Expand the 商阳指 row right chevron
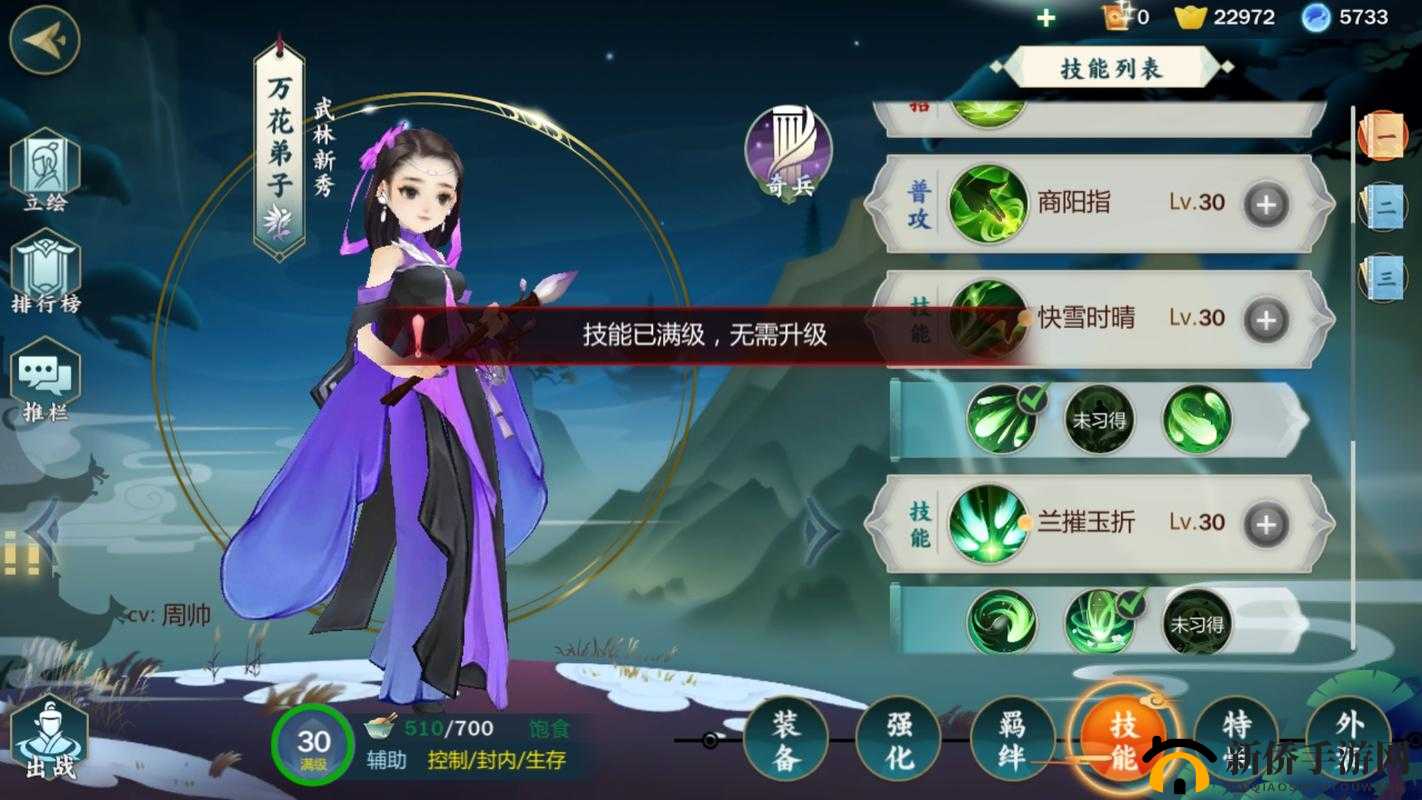 point(1322,203)
